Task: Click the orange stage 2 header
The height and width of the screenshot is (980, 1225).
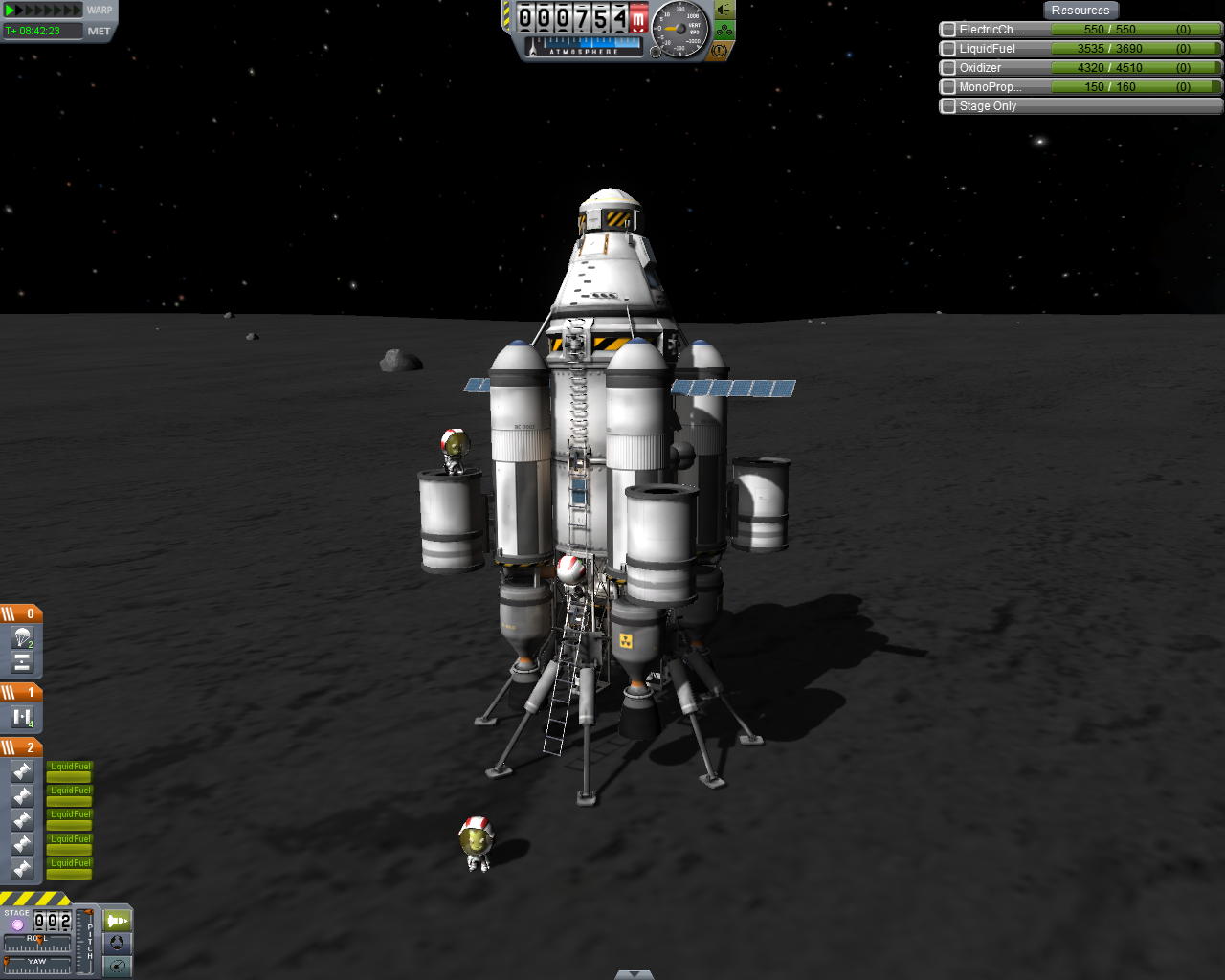Action: 21,746
